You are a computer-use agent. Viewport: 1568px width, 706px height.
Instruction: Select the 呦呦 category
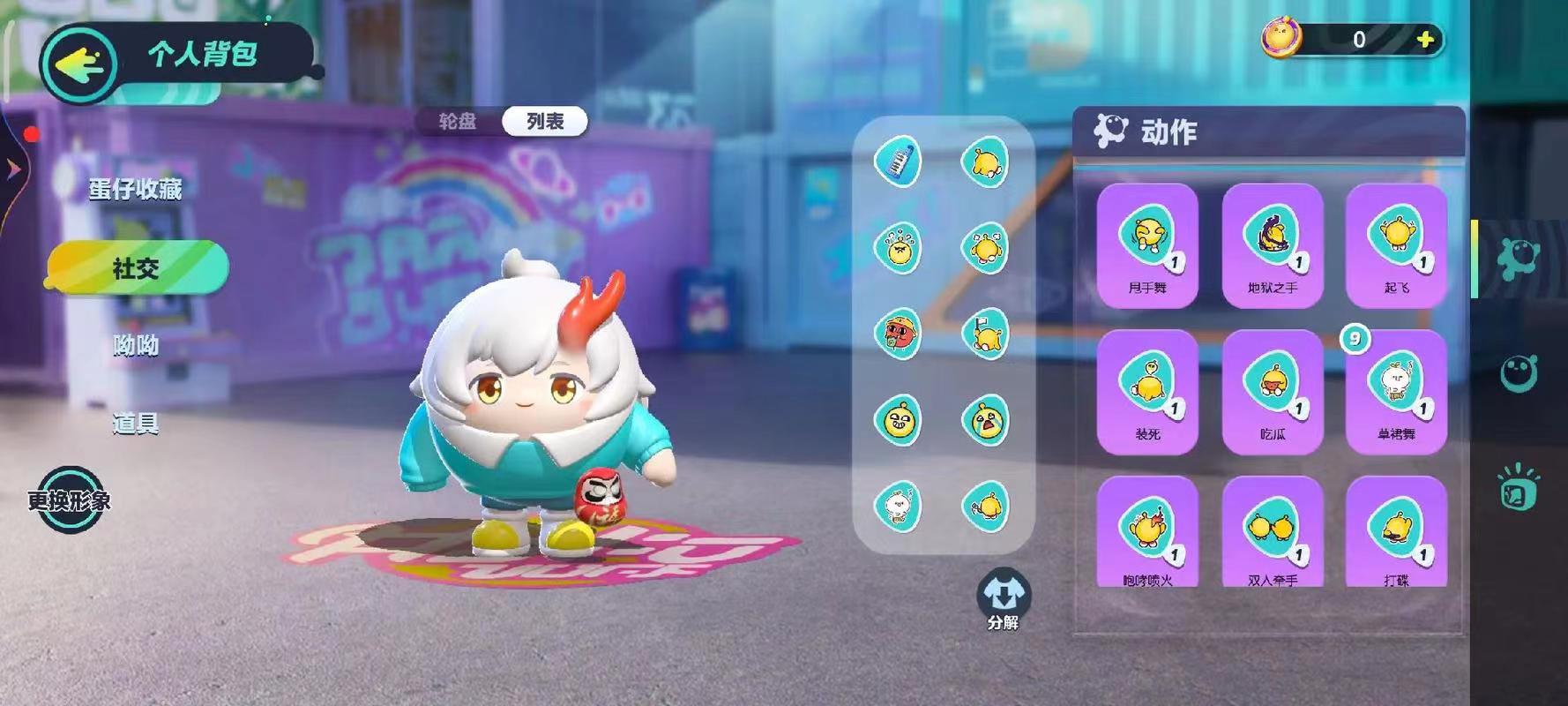tap(134, 347)
